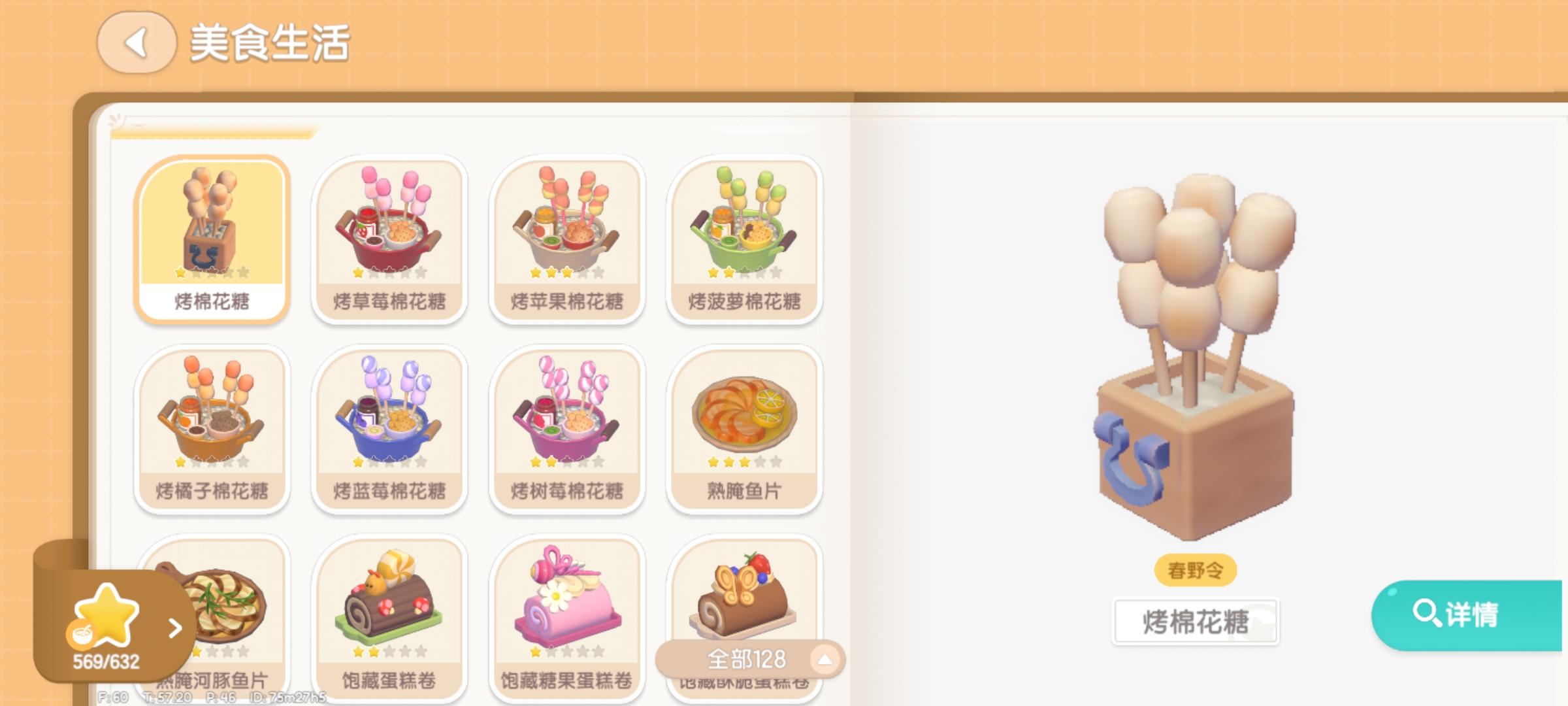Click the 569/632 collection progress badge
Viewport: 1568px width, 706px height.
coord(106,660)
